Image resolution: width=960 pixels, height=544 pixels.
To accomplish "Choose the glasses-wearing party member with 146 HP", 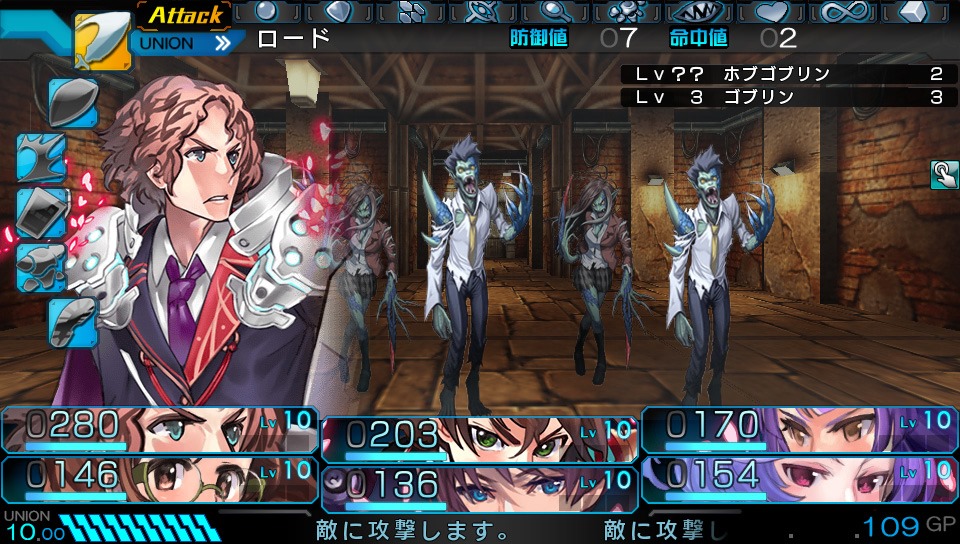I will [160, 476].
